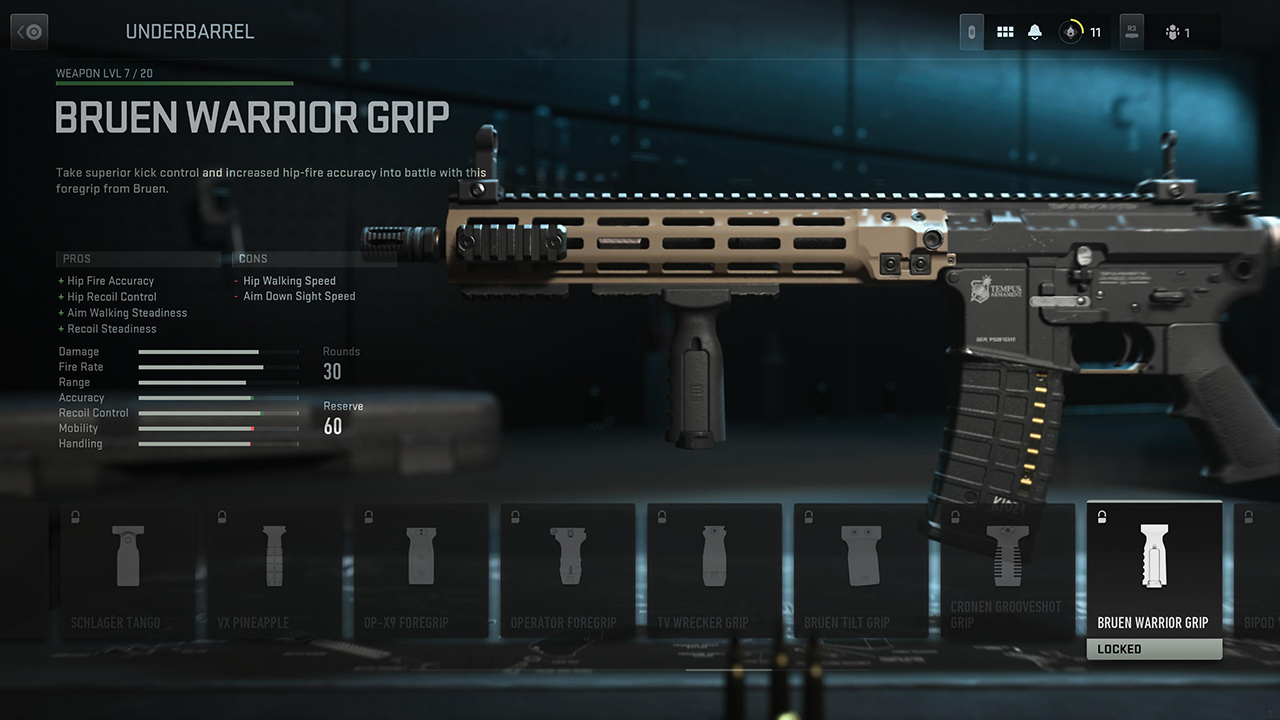This screenshot has height=720, width=1280.
Task: Choose the TV Wrecker Grip
Action: 714,571
